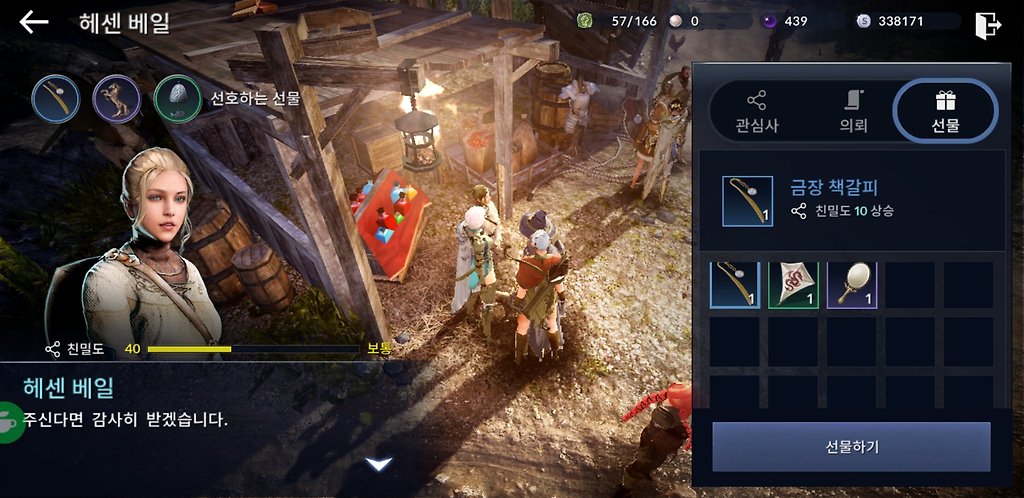The image size is (1024, 498).
Task: Select the golden bookmark inventory slot
Action: click(x=735, y=284)
